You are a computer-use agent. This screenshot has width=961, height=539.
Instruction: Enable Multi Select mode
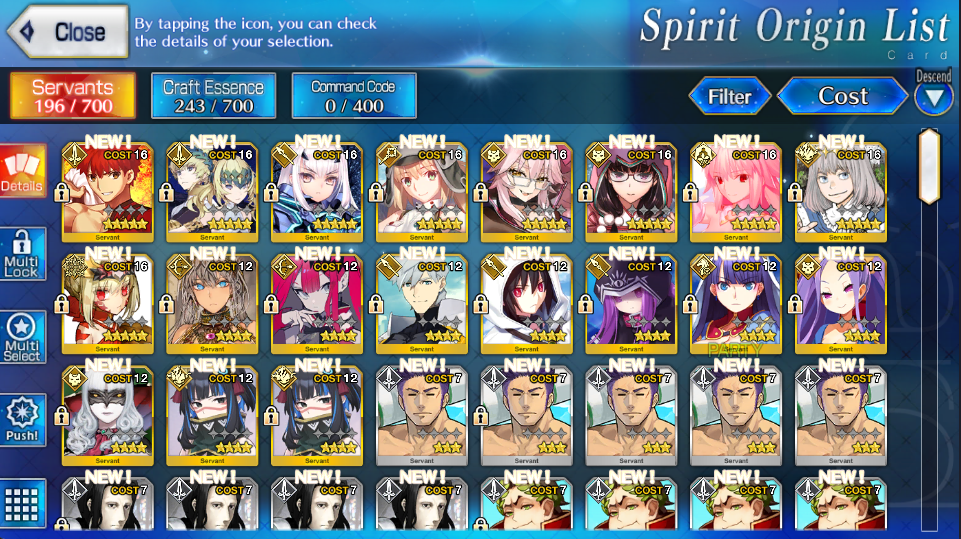[22, 340]
